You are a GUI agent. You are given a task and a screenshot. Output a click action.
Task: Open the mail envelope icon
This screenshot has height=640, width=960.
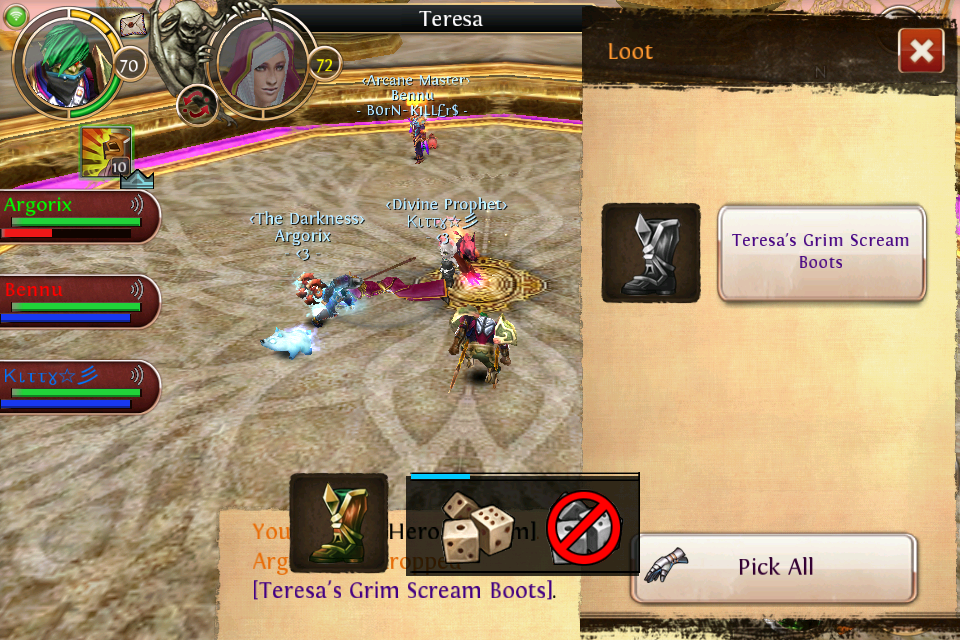(x=132, y=25)
